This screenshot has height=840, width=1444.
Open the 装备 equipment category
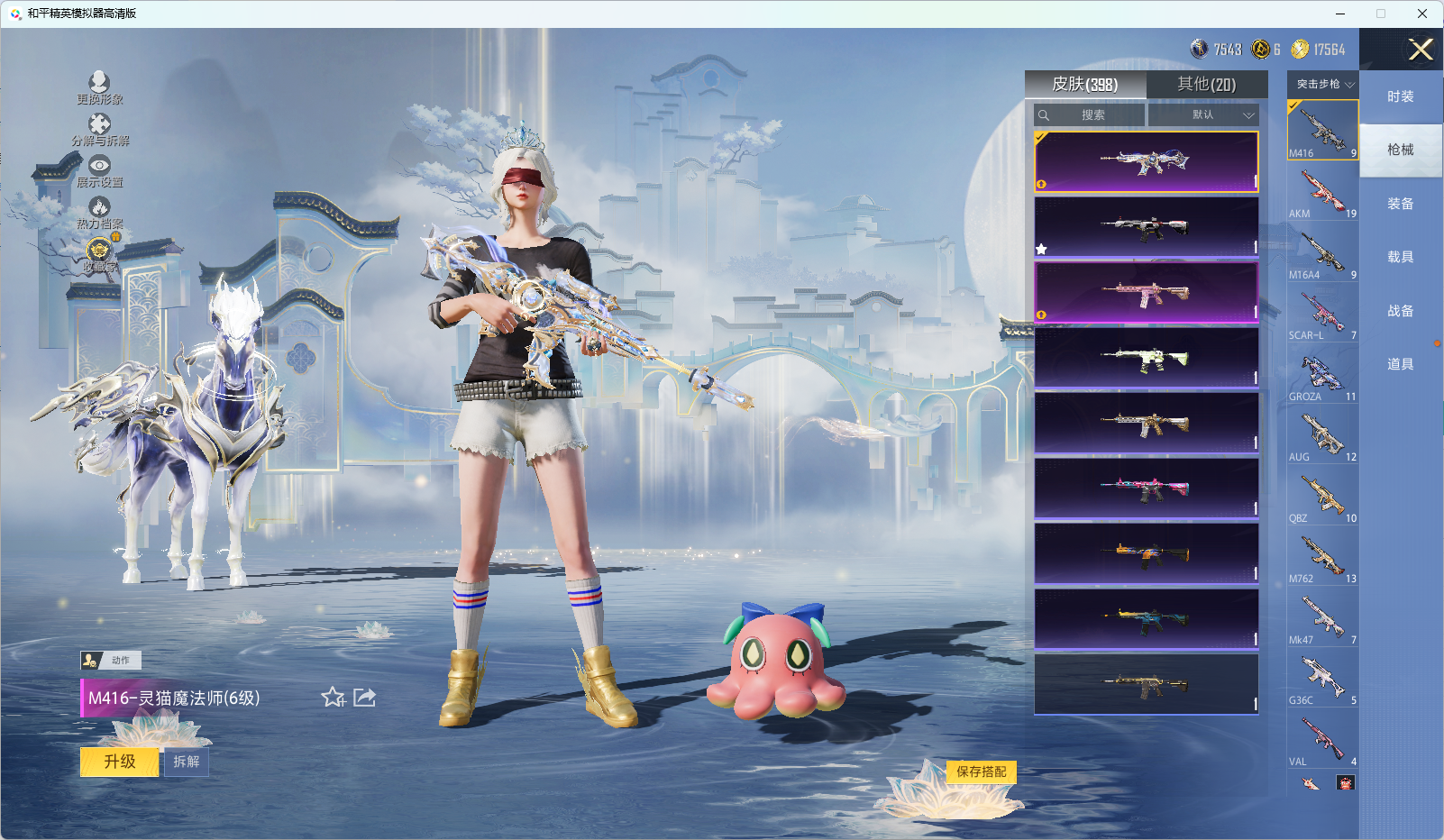click(1400, 204)
